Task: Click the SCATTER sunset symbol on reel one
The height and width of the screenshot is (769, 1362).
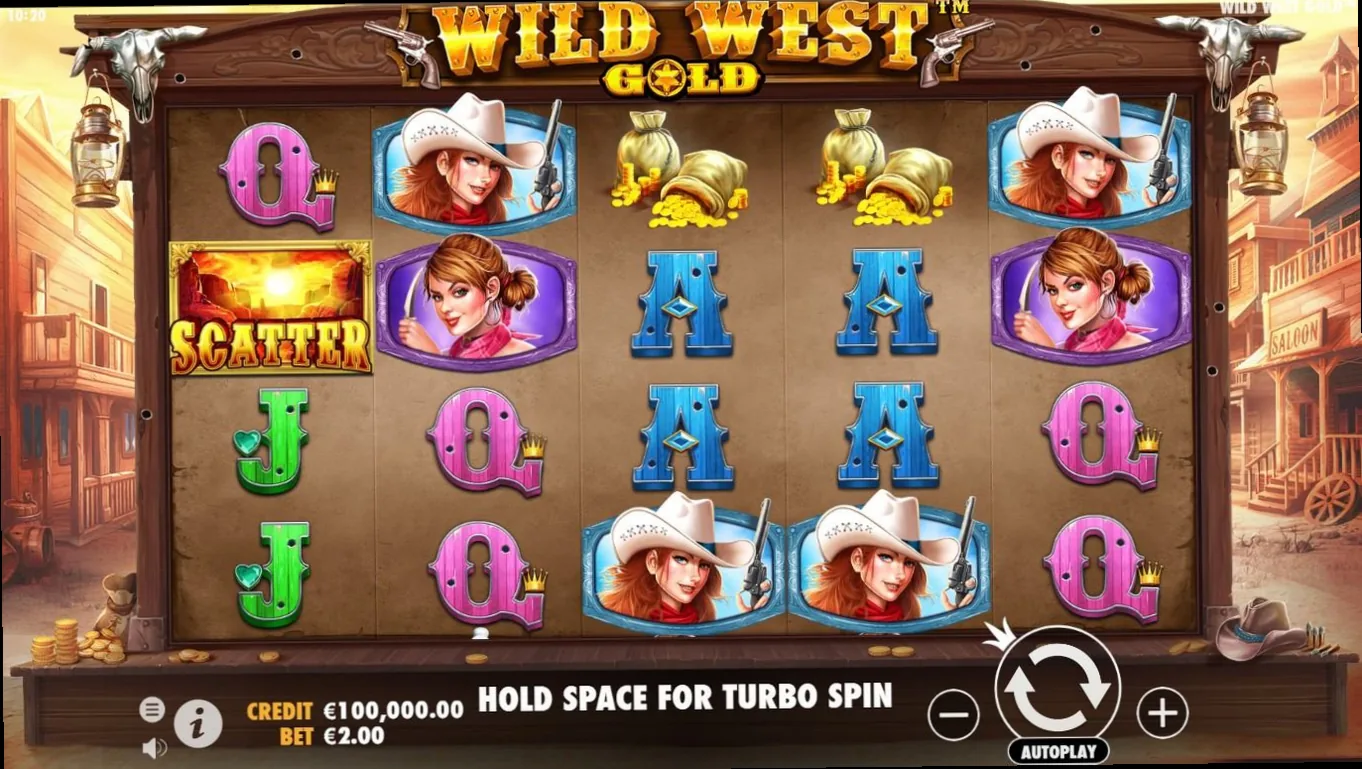Action: coord(271,308)
